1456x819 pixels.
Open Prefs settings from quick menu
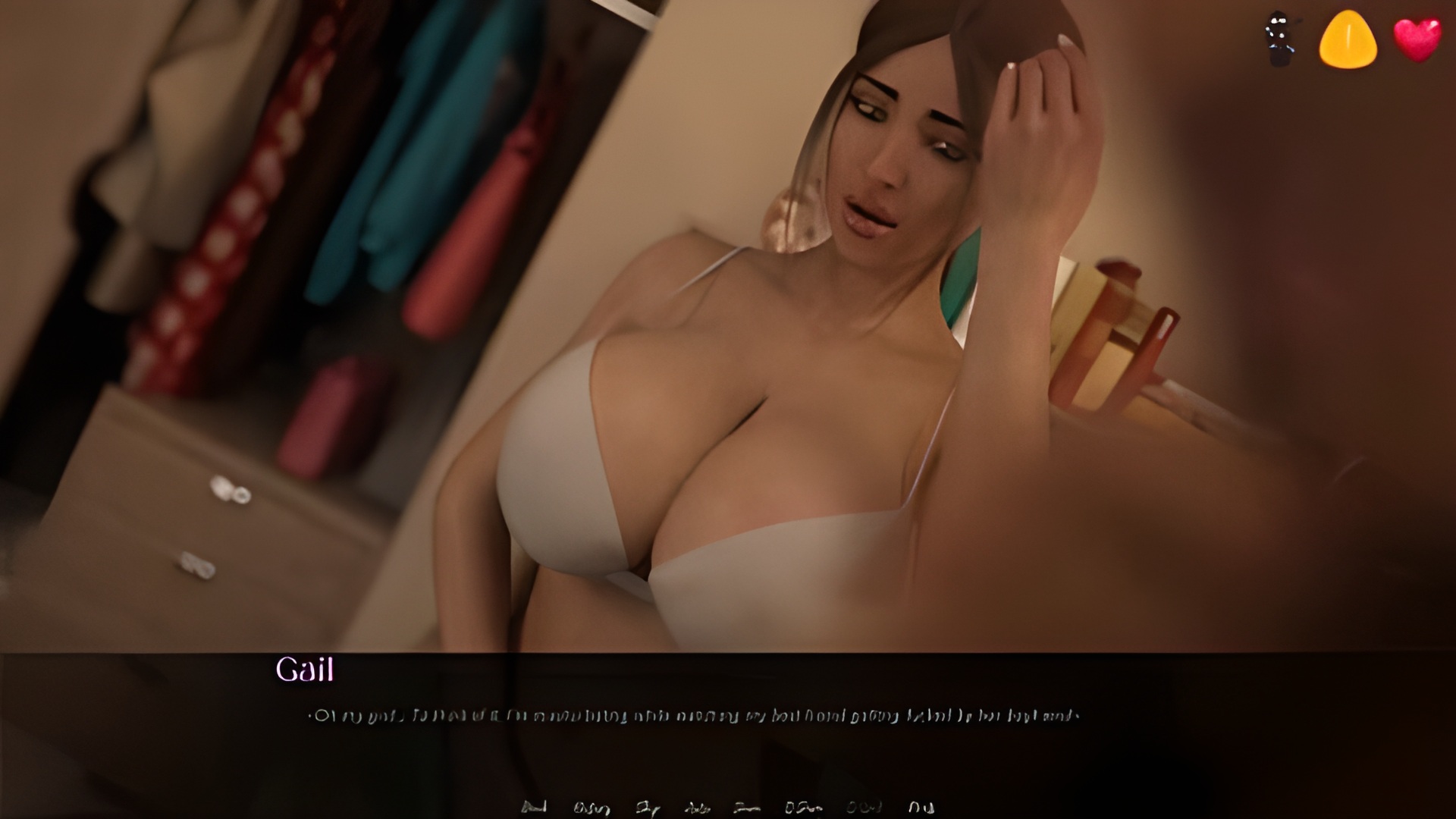[x=921, y=808]
